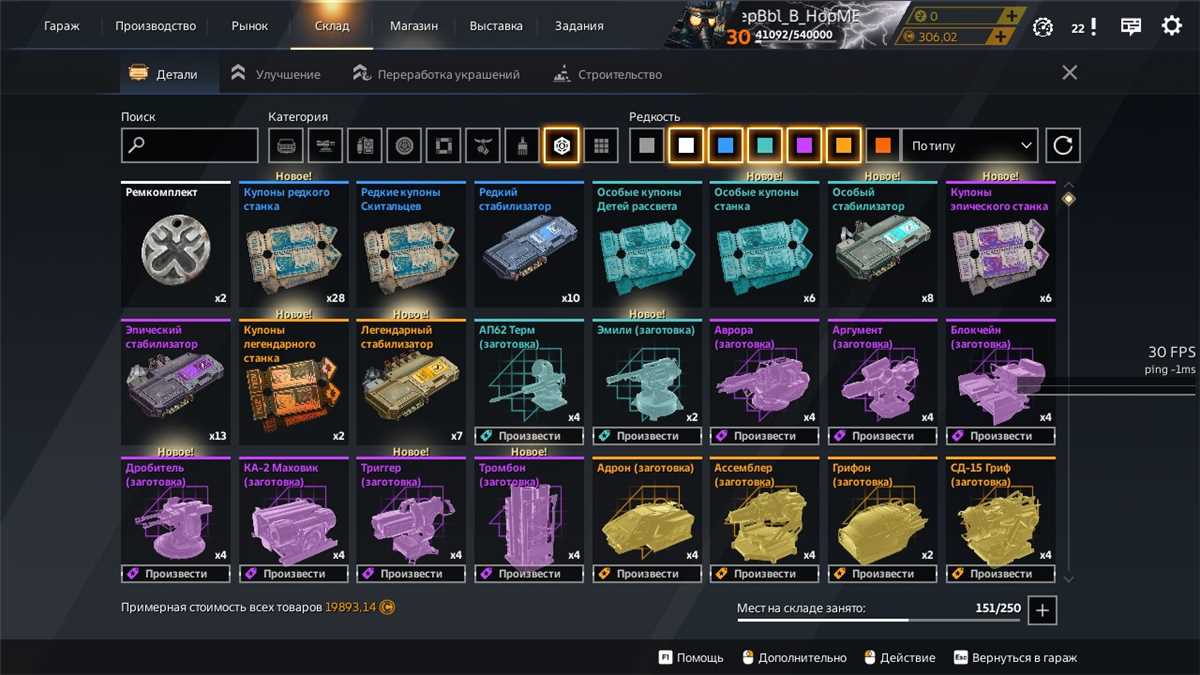1200x675 pixels.
Task: Refresh filters with the circular arrow button
Action: click(1063, 146)
